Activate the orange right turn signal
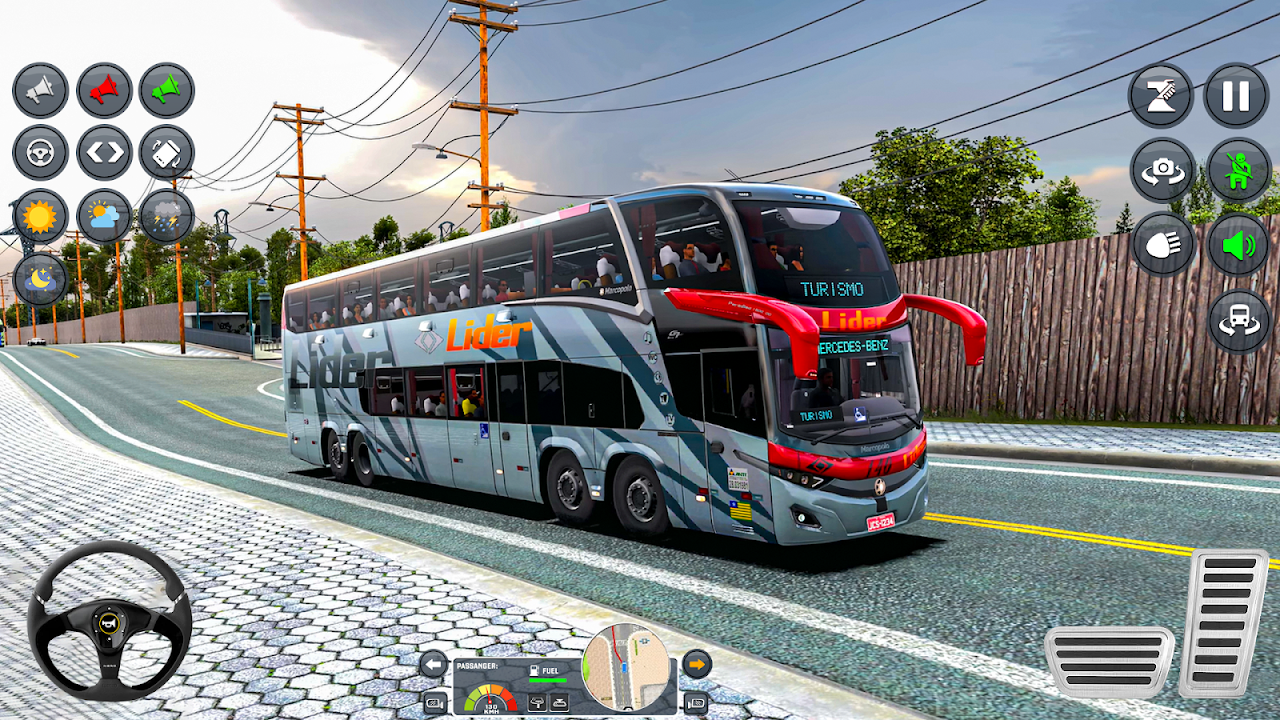 click(697, 663)
